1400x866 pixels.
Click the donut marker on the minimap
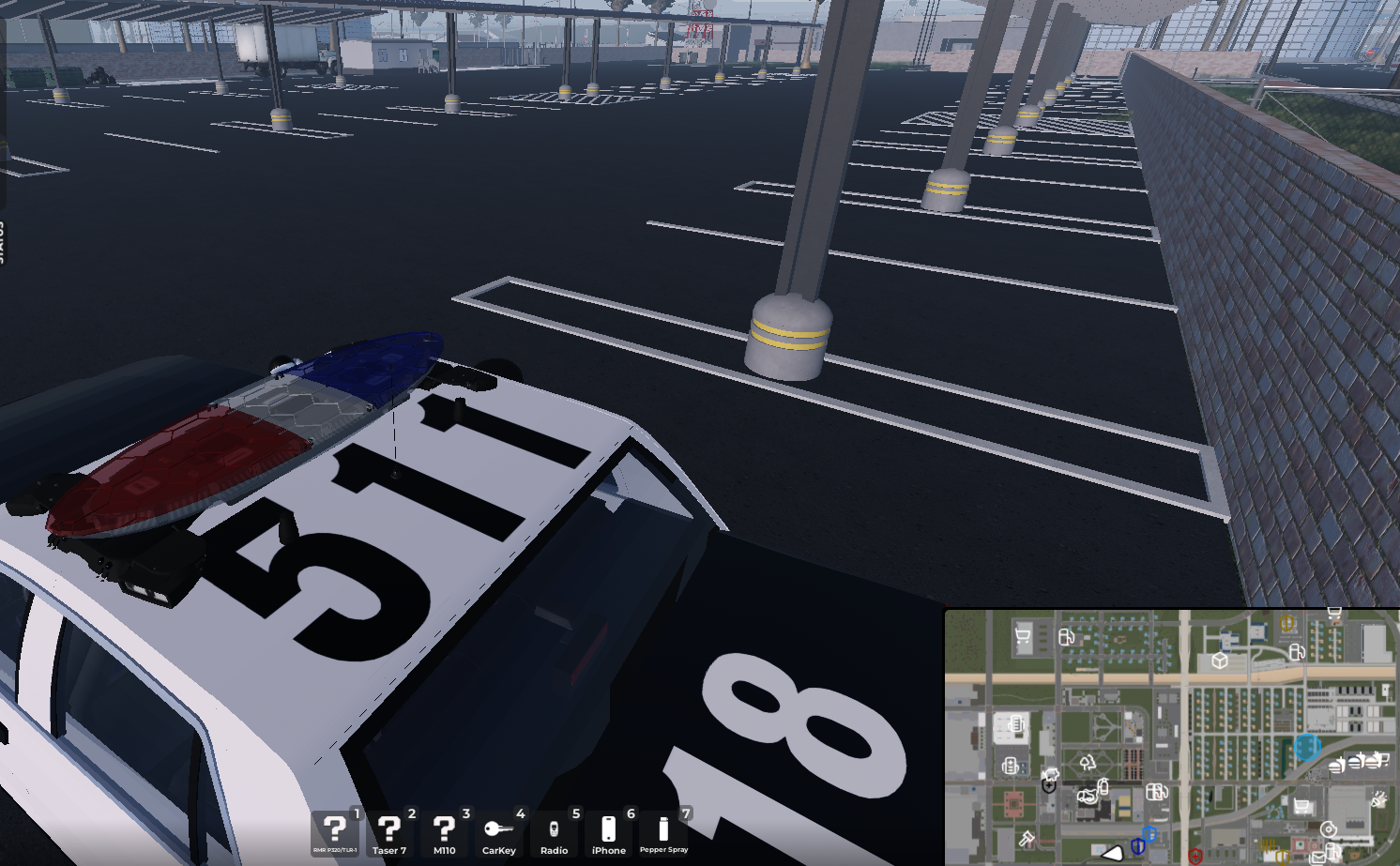pos(1328,829)
